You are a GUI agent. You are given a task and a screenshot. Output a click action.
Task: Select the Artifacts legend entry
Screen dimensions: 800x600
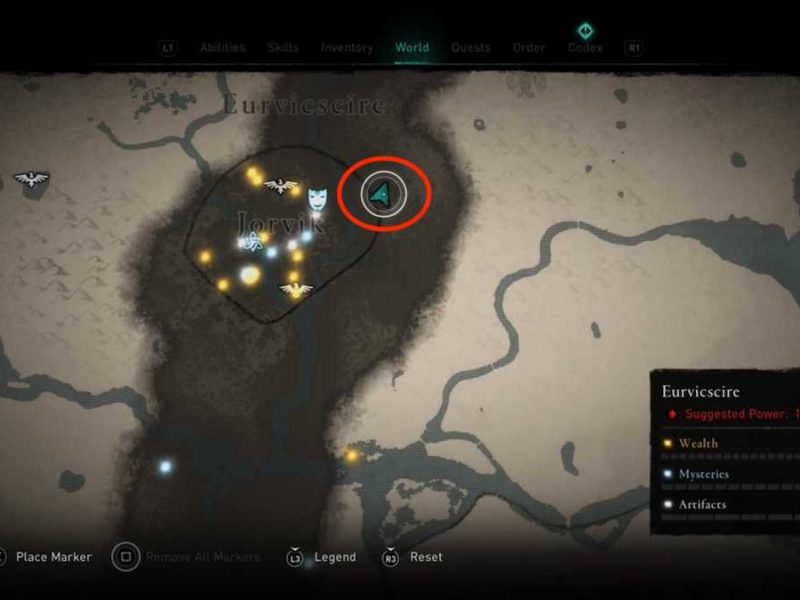tap(702, 504)
